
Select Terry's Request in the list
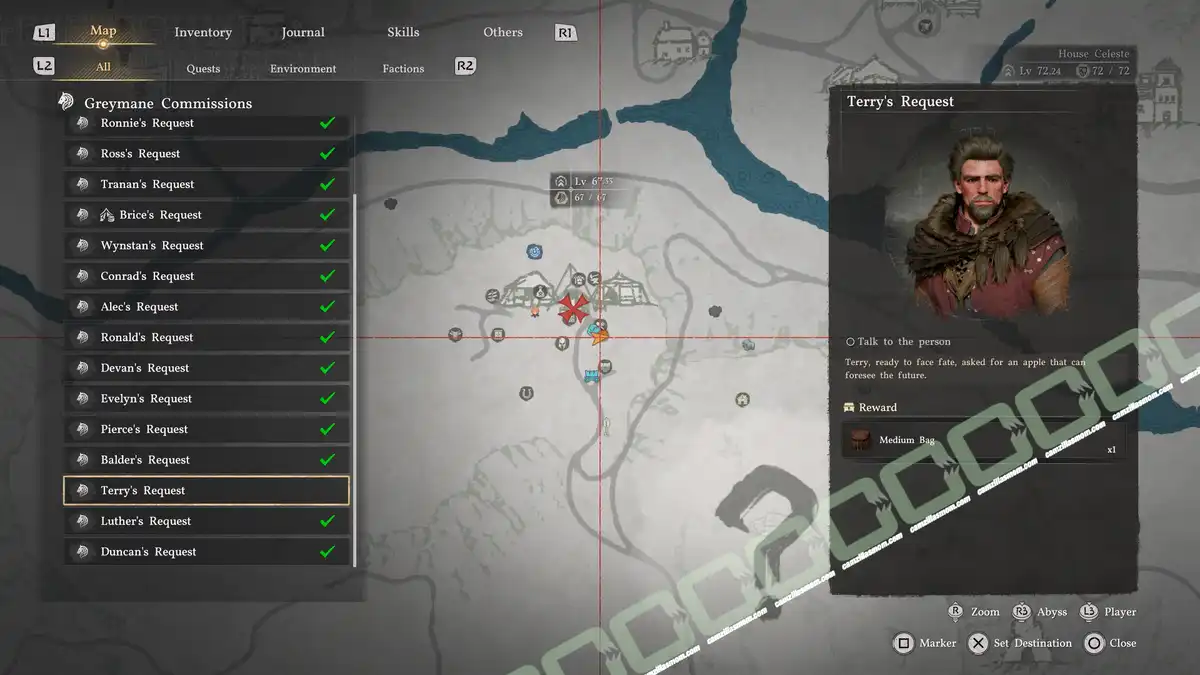coord(206,491)
